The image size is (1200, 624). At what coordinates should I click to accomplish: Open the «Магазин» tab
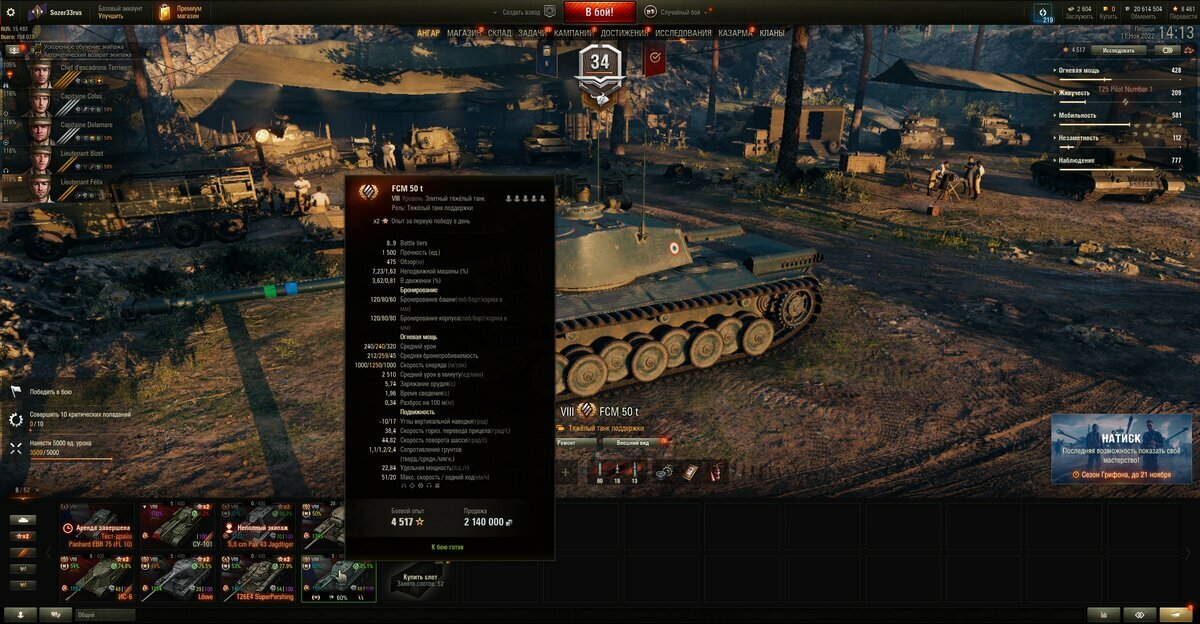[463, 33]
